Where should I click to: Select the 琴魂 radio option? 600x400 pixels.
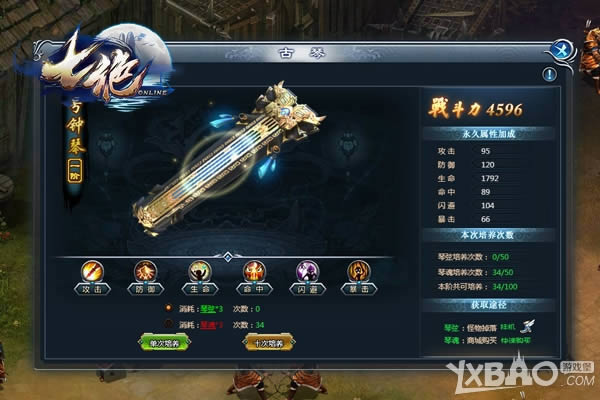[x=167, y=324]
